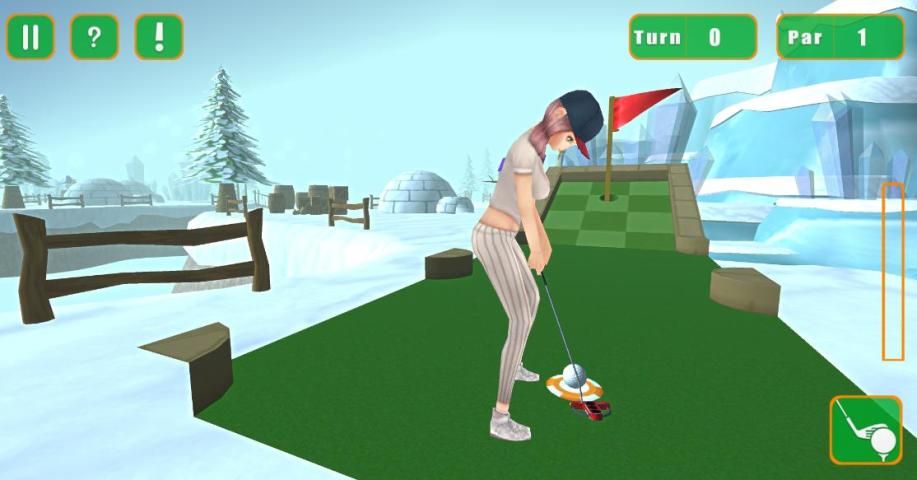Open the question mark help button
Image resolution: width=917 pixels, height=480 pixels.
94,37
